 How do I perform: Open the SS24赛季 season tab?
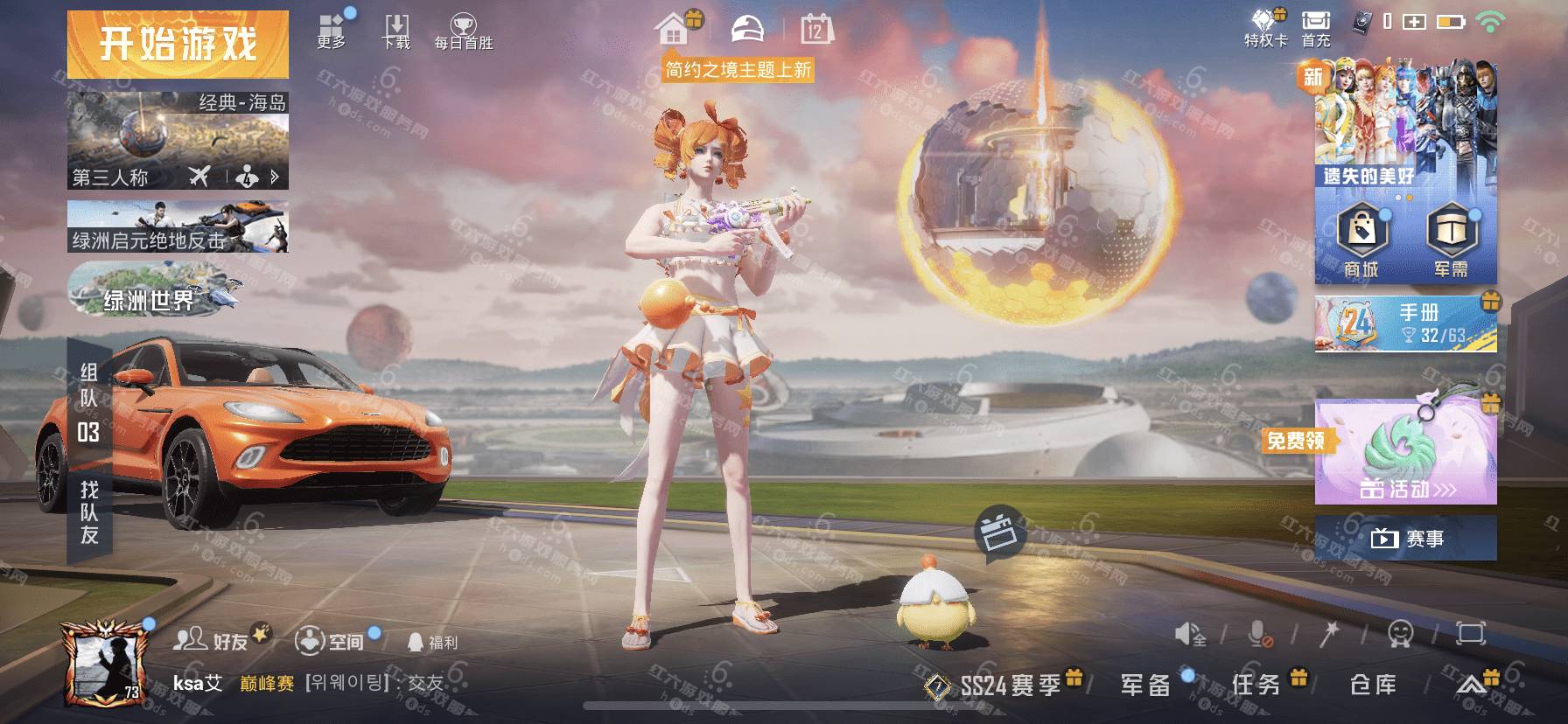[1008, 686]
